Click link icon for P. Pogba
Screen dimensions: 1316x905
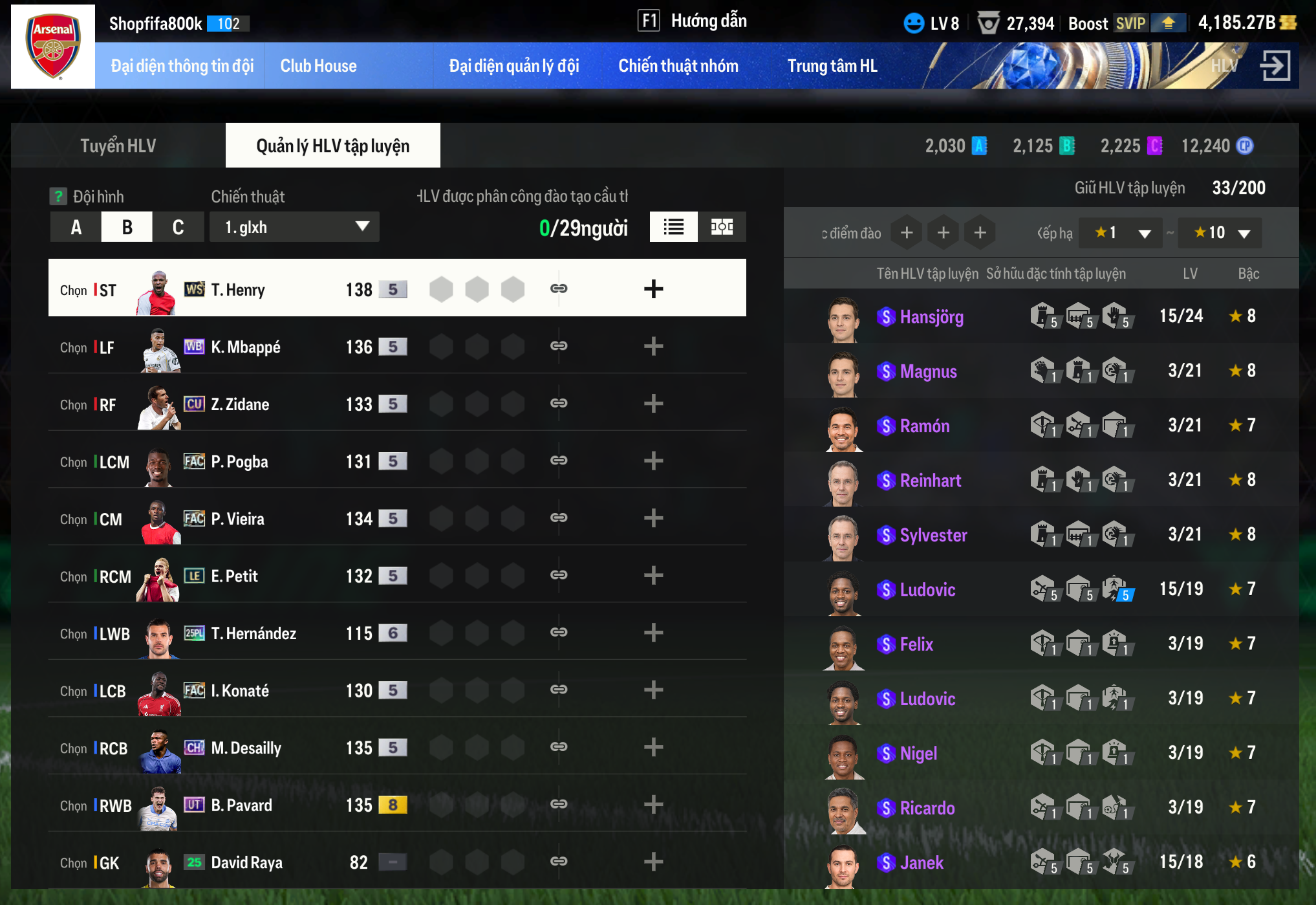click(559, 461)
